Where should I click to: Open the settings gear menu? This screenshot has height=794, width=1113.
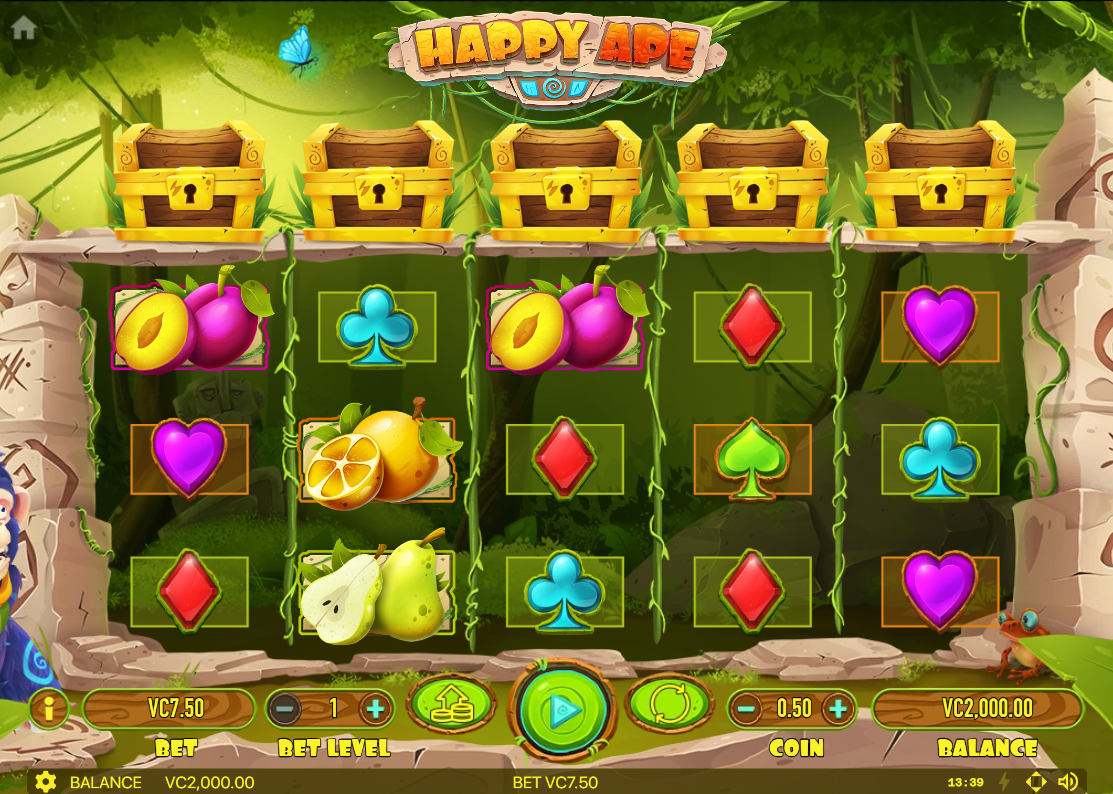45,782
